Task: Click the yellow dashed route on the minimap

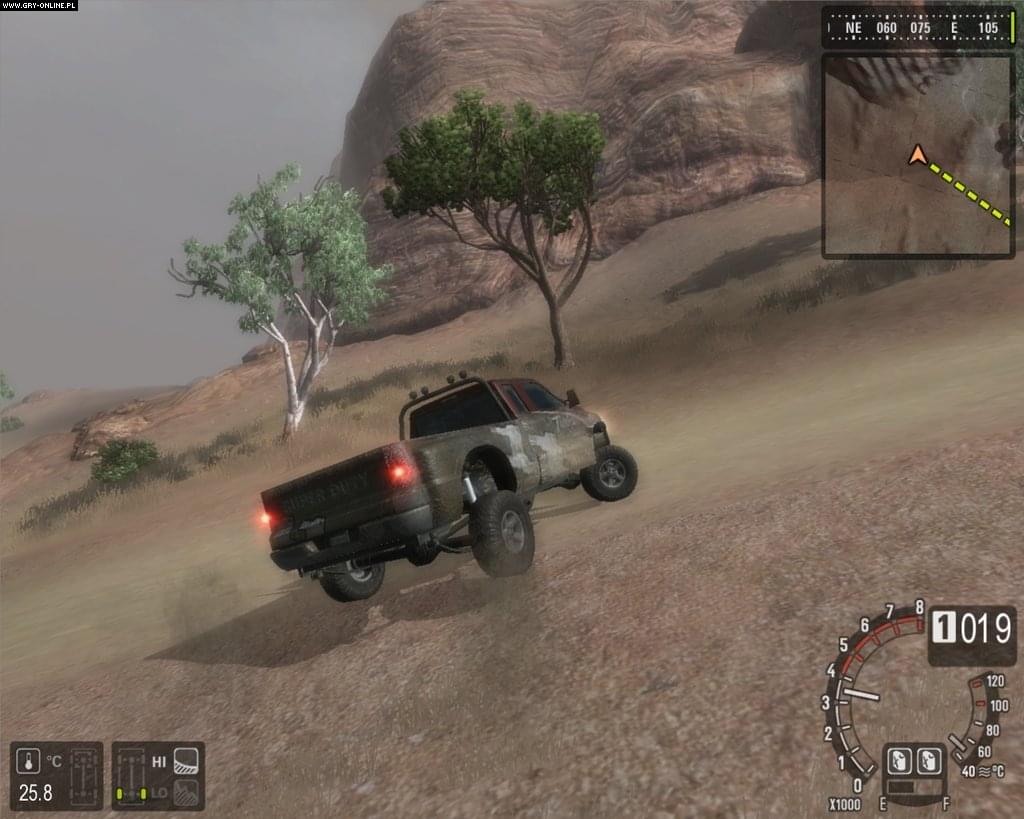Action: click(968, 194)
